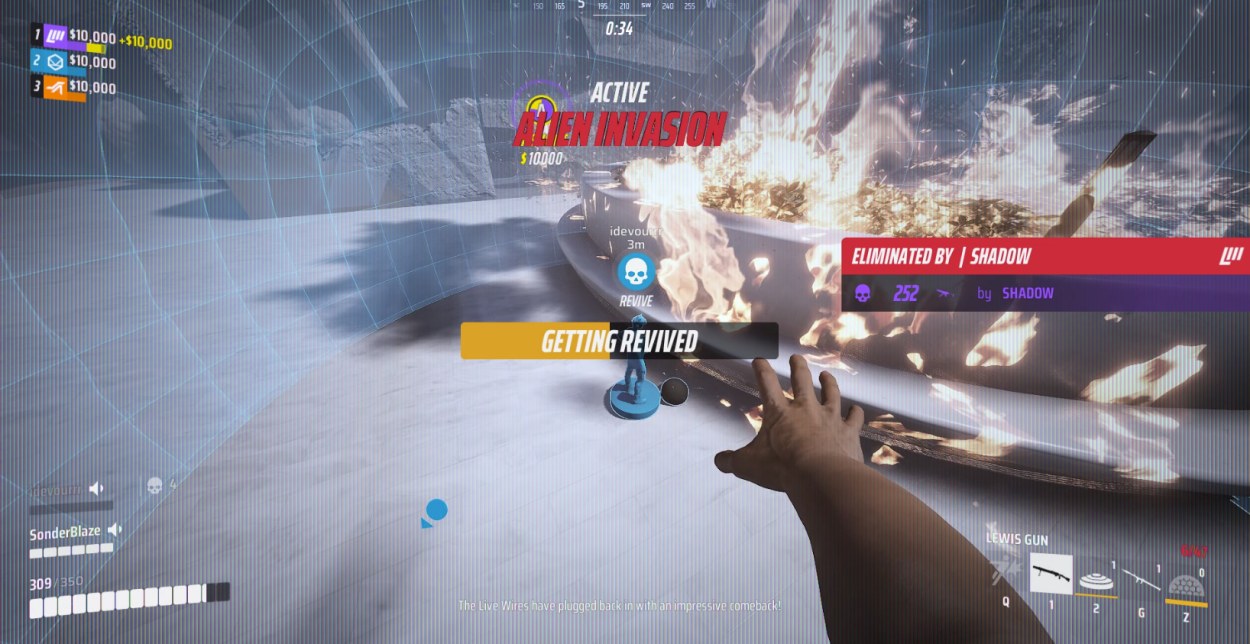
Task: Click the skull Revive marker
Action: coord(635,271)
